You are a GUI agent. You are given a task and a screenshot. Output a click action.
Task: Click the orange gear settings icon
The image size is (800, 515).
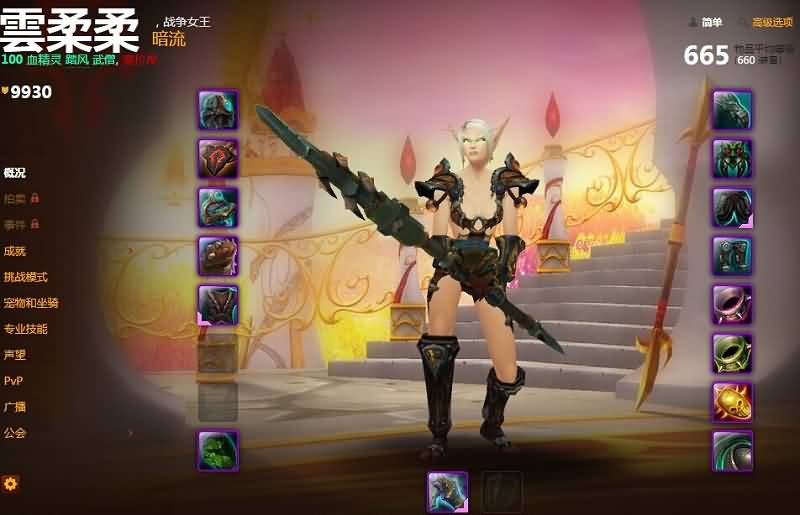pyautogui.click(x=11, y=484)
